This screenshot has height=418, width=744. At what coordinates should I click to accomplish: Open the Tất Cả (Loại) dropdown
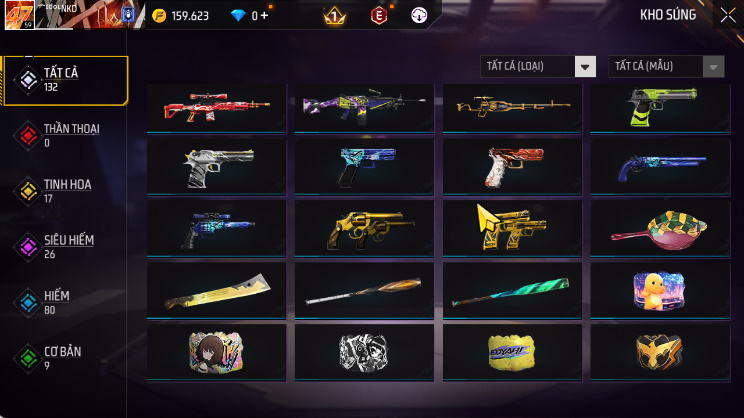(x=538, y=67)
